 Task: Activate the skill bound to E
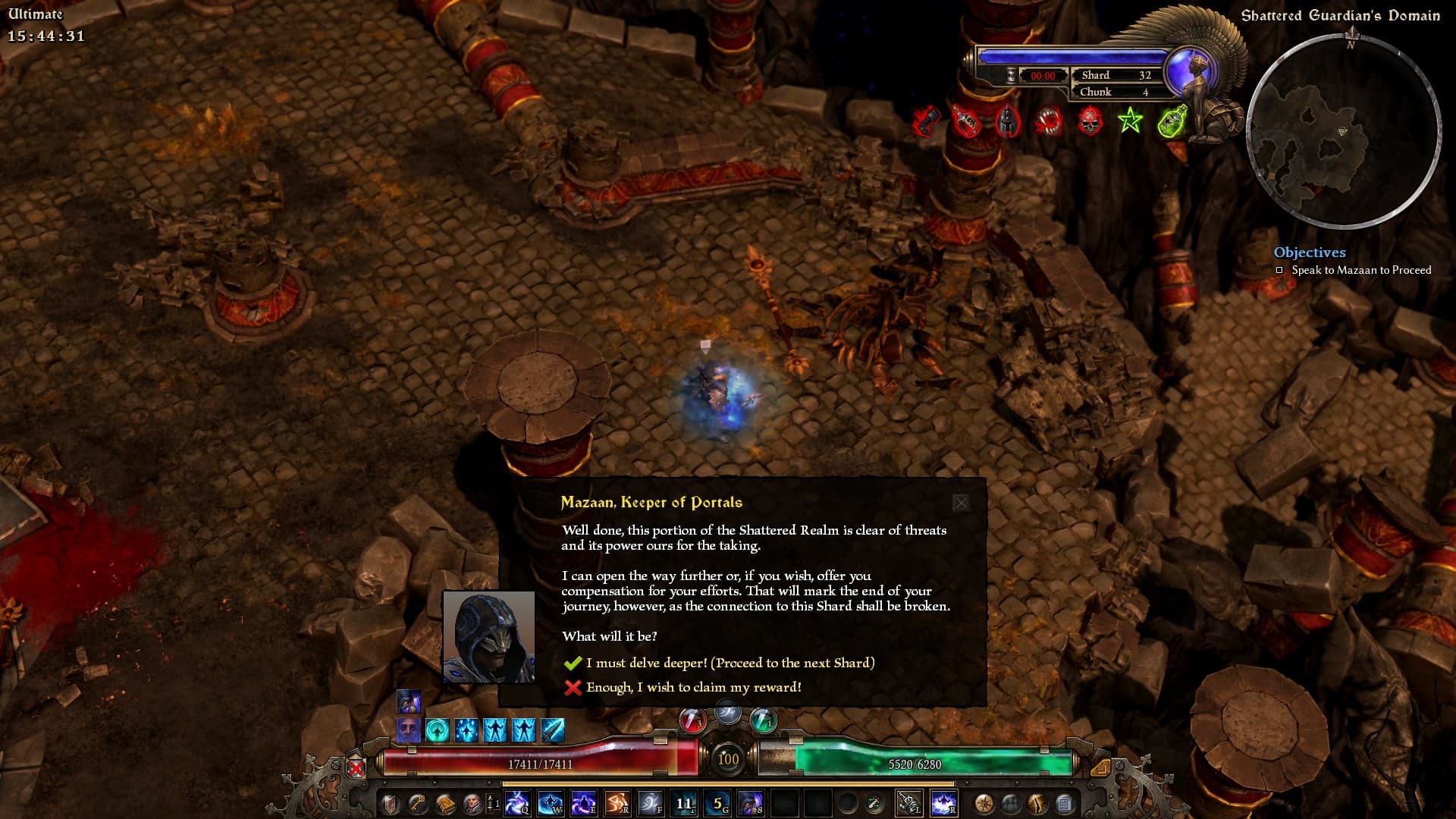(x=583, y=803)
